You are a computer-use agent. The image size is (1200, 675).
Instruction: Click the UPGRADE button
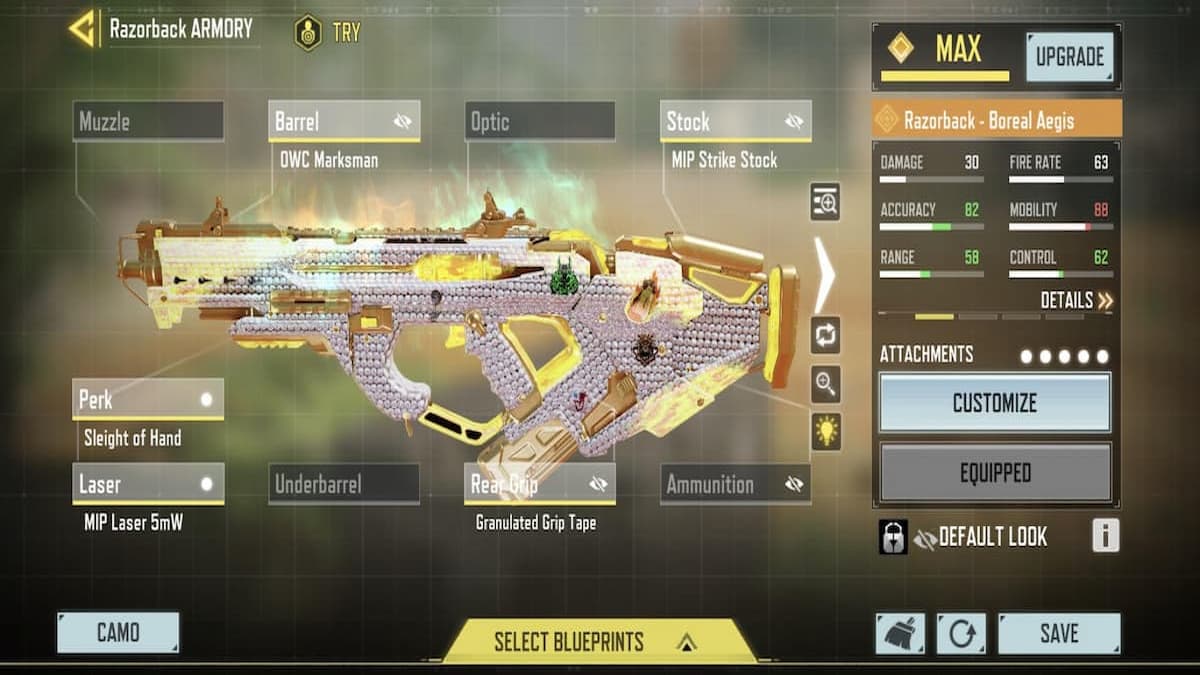1068,57
